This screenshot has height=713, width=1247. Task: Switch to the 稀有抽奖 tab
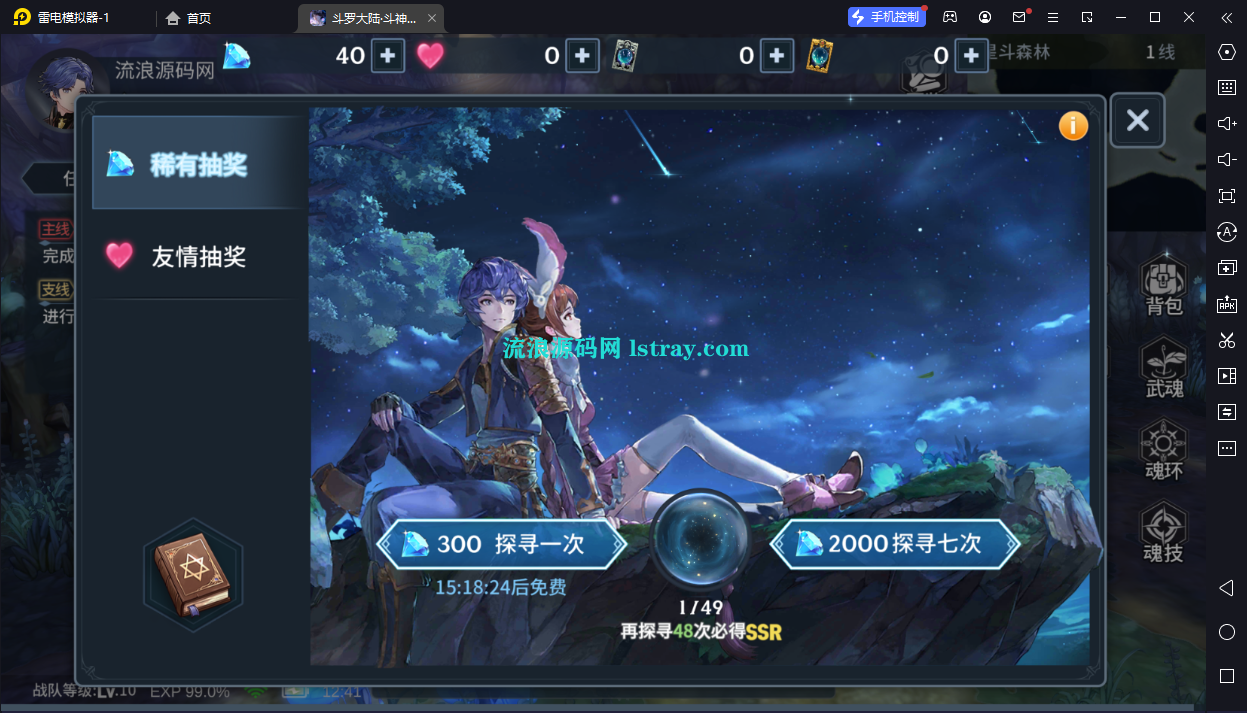(x=197, y=164)
